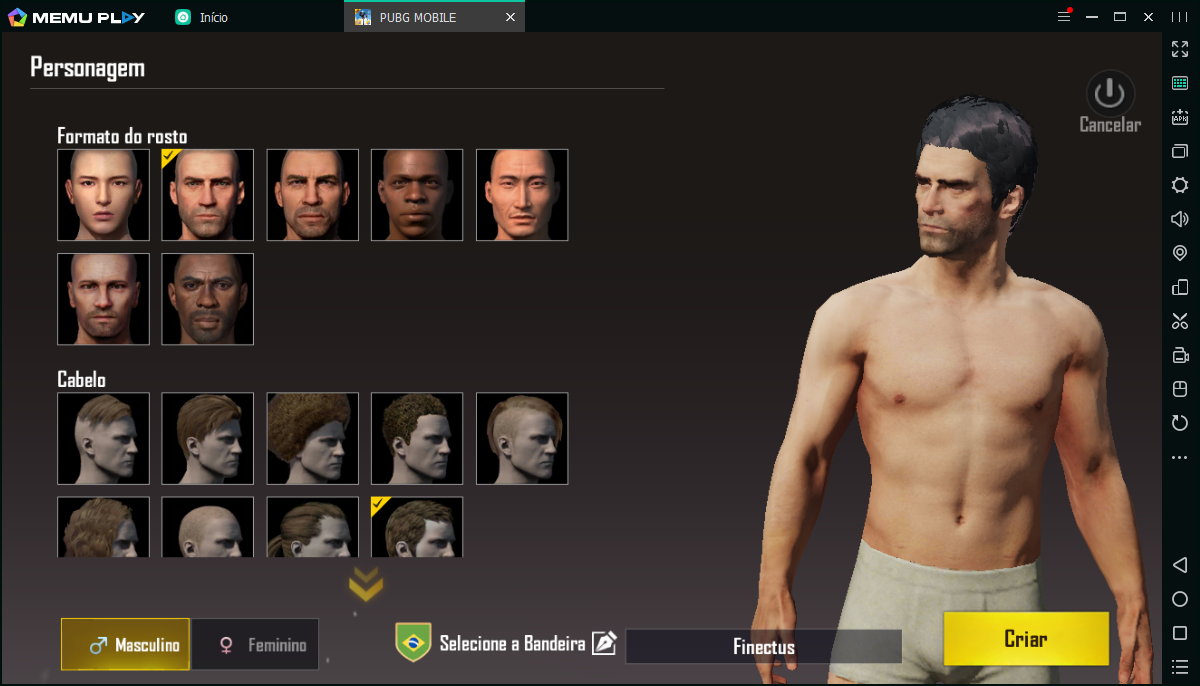
Task: Close the PUBG MOBILE tab
Action: 511,17
